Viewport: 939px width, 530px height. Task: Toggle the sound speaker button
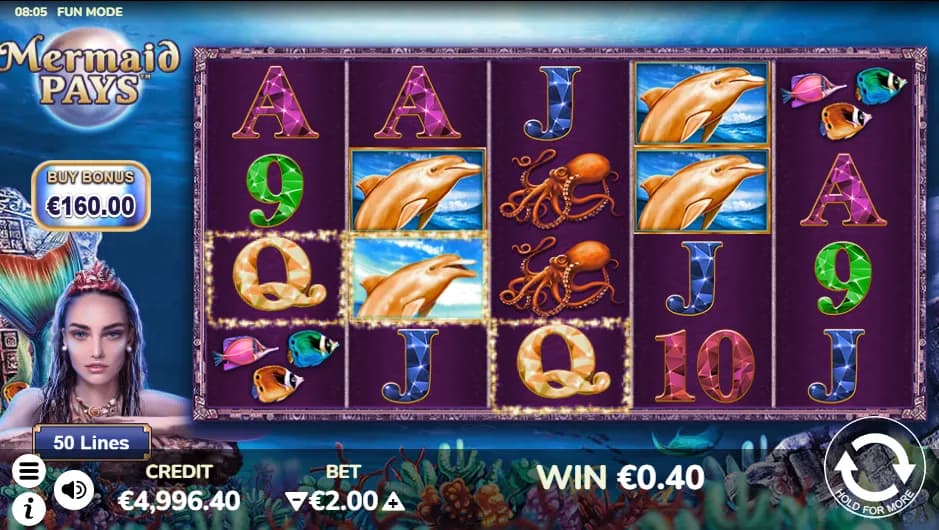tap(73, 490)
